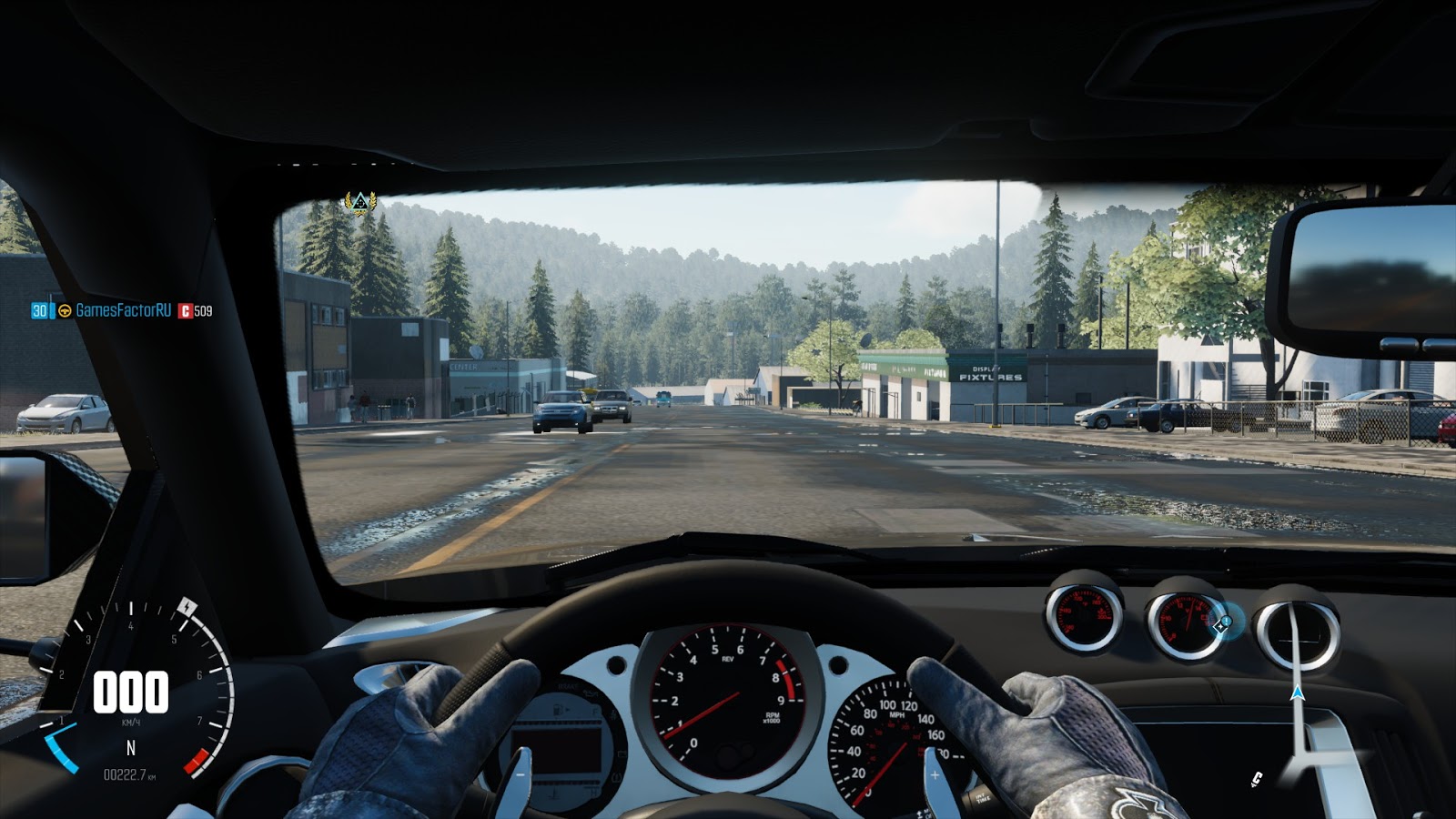Click the blue GPS navigation arrow
The width and height of the screenshot is (1456, 819).
pos(1298,693)
